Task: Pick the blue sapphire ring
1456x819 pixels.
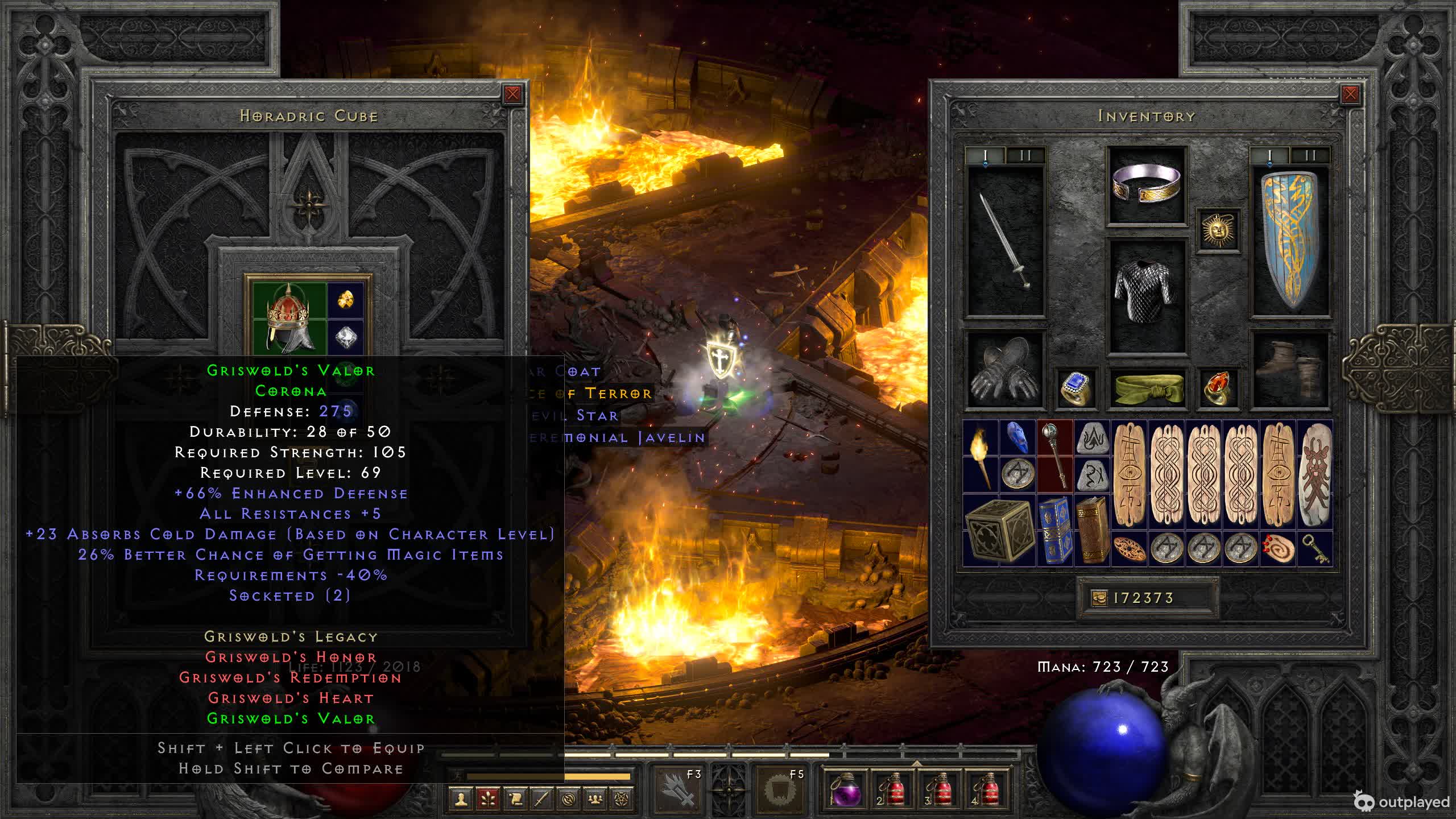Action: point(1076,388)
